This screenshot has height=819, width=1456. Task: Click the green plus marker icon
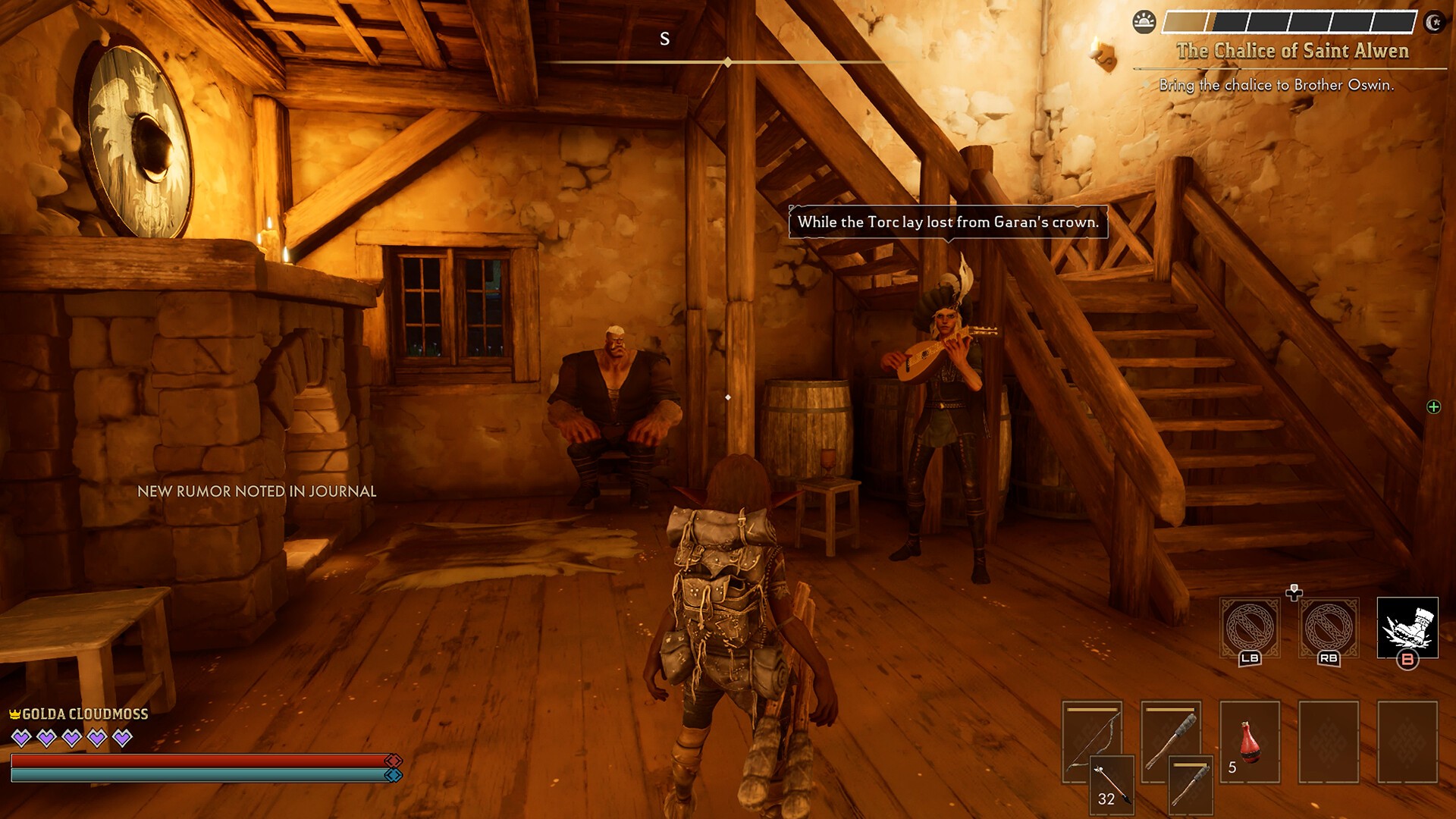click(x=1433, y=407)
